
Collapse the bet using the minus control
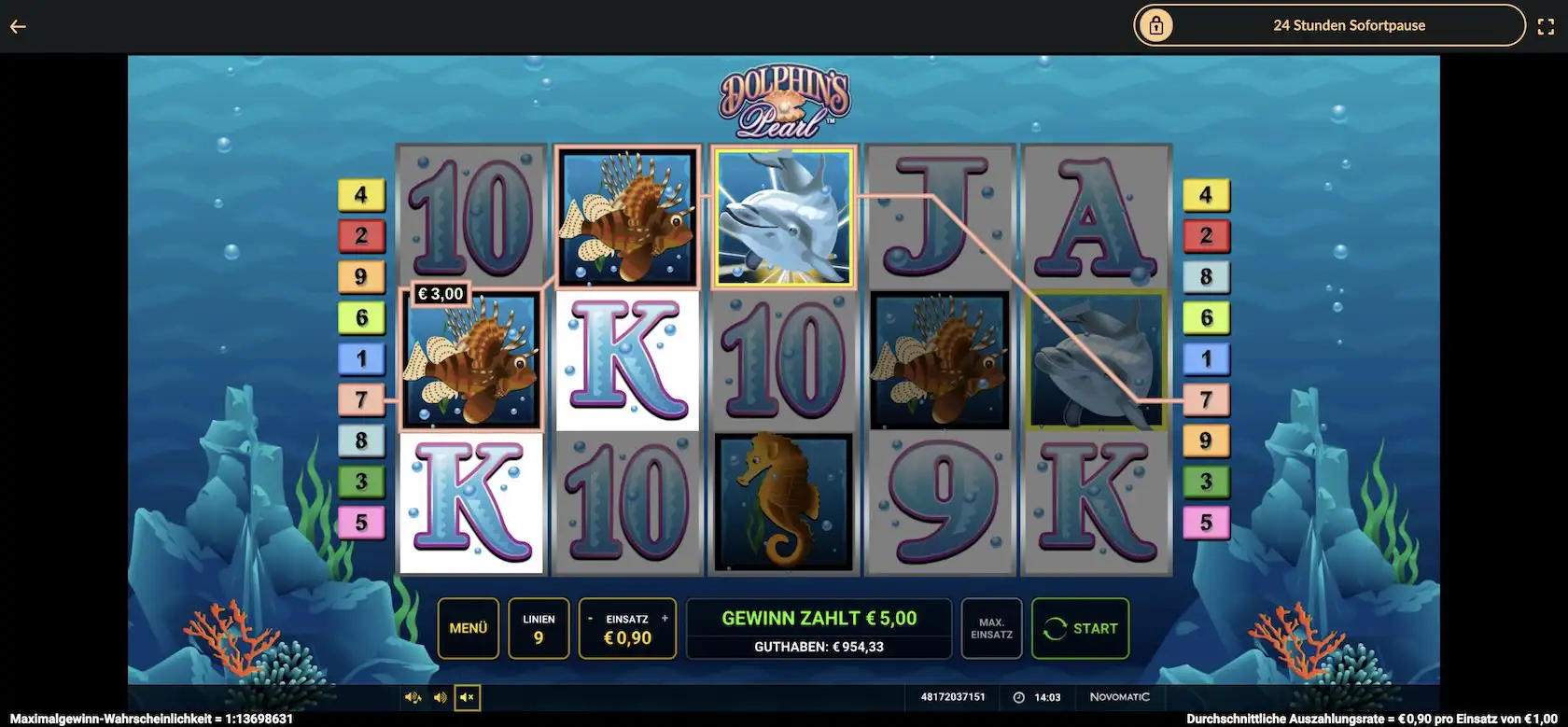point(590,618)
